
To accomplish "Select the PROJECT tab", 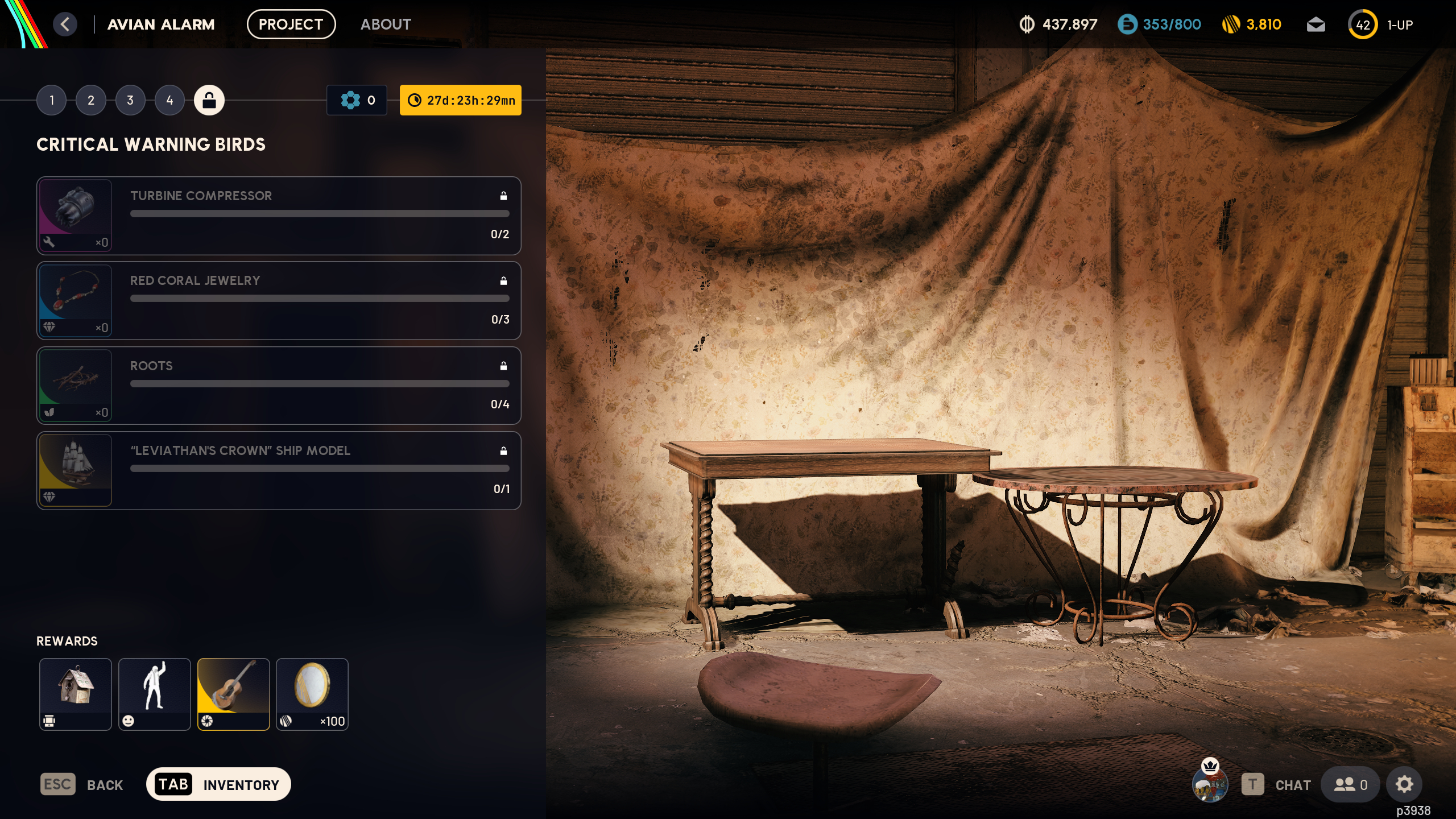I will click(x=291, y=24).
